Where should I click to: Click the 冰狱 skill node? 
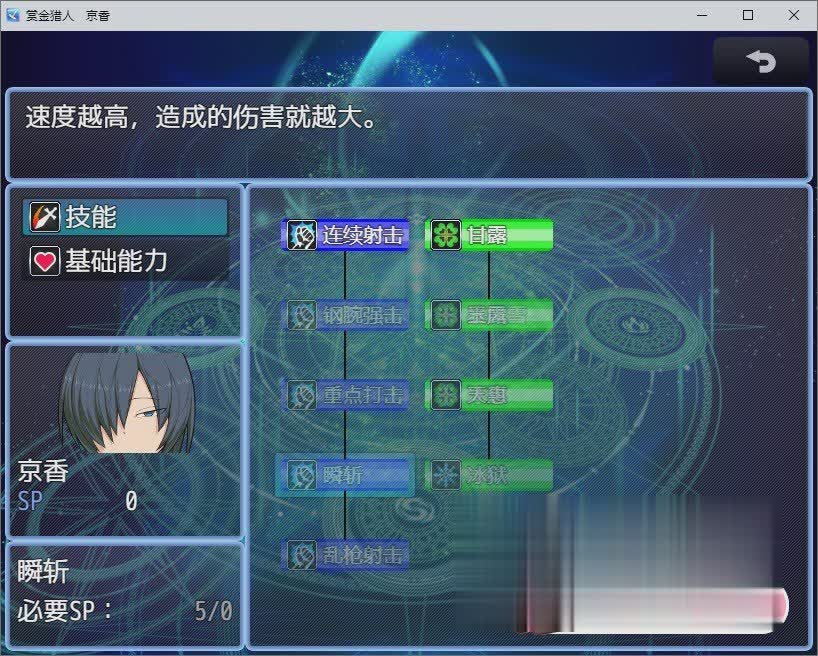tap(490, 475)
